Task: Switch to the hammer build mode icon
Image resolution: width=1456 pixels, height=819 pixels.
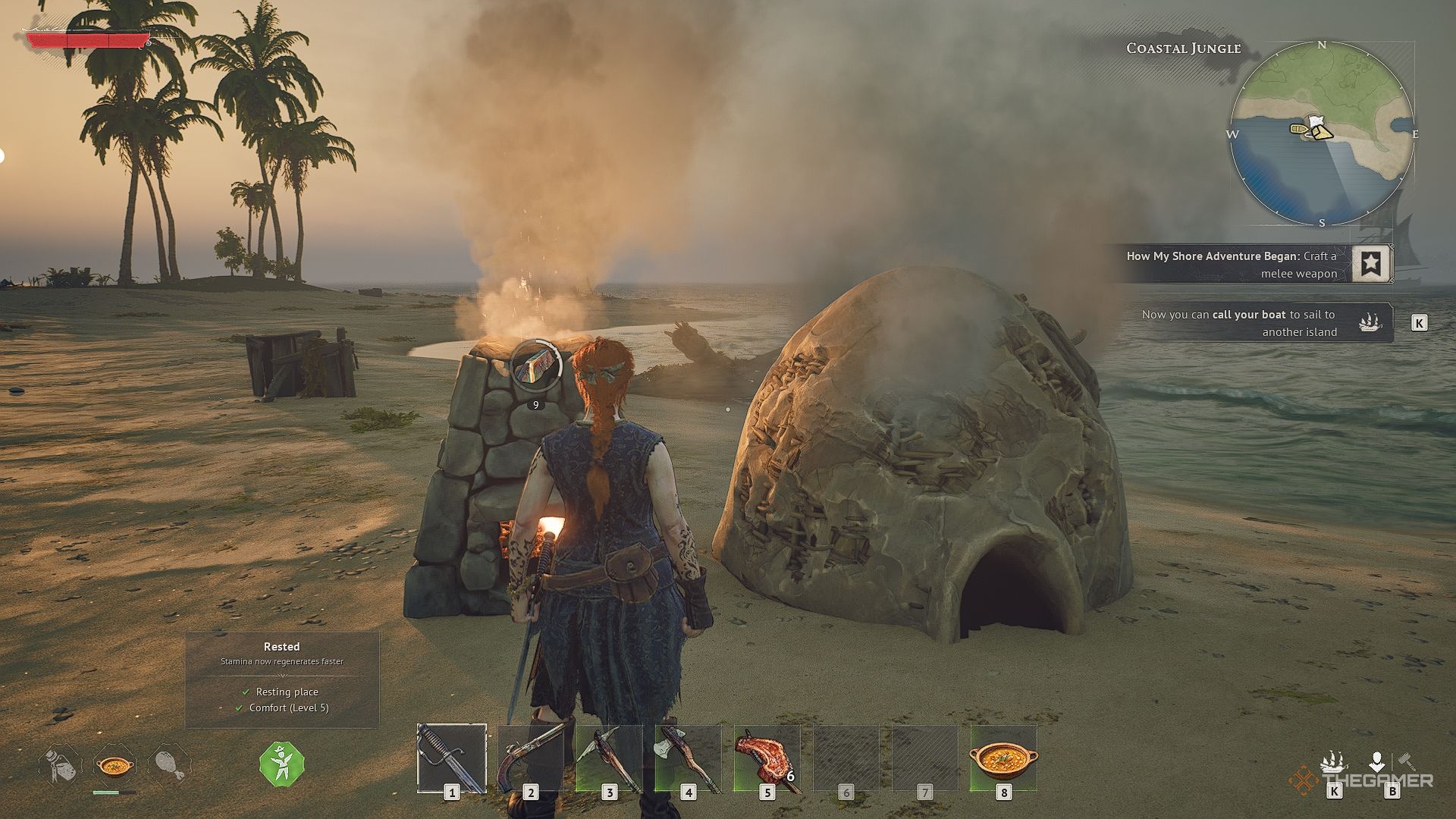Action: pos(1407,761)
